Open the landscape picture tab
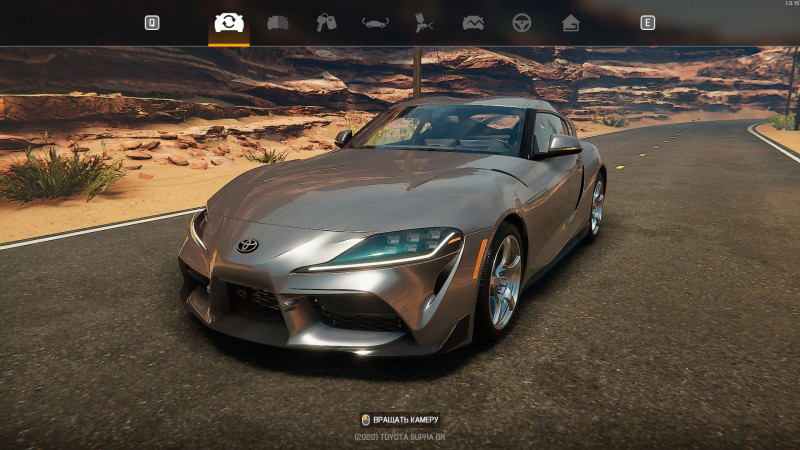This screenshot has height=450, width=800. pos(473,22)
